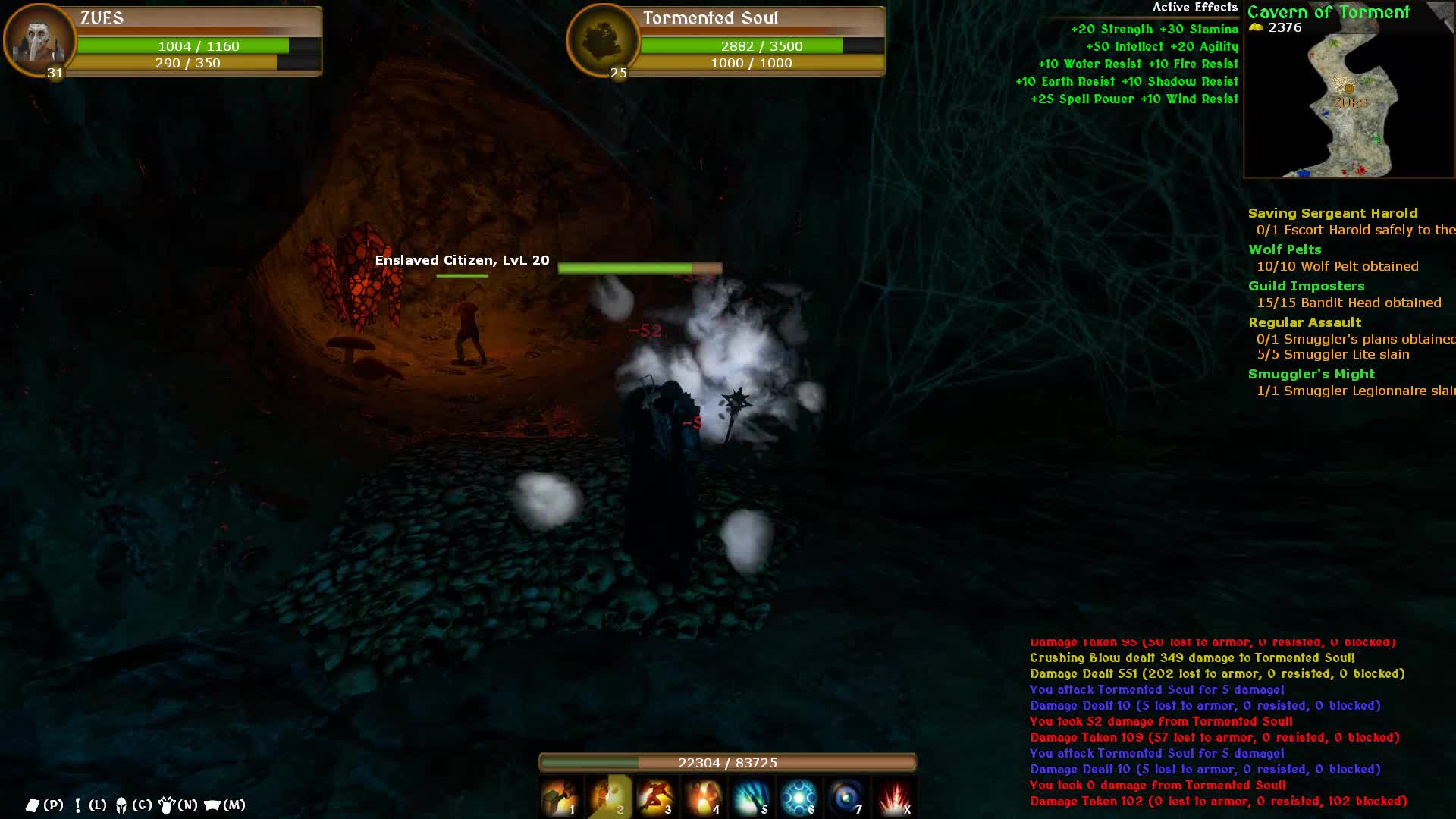Activate the hammer strike ability in slot 1
The height and width of the screenshot is (819, 1456).
click(x=560, y=797)
